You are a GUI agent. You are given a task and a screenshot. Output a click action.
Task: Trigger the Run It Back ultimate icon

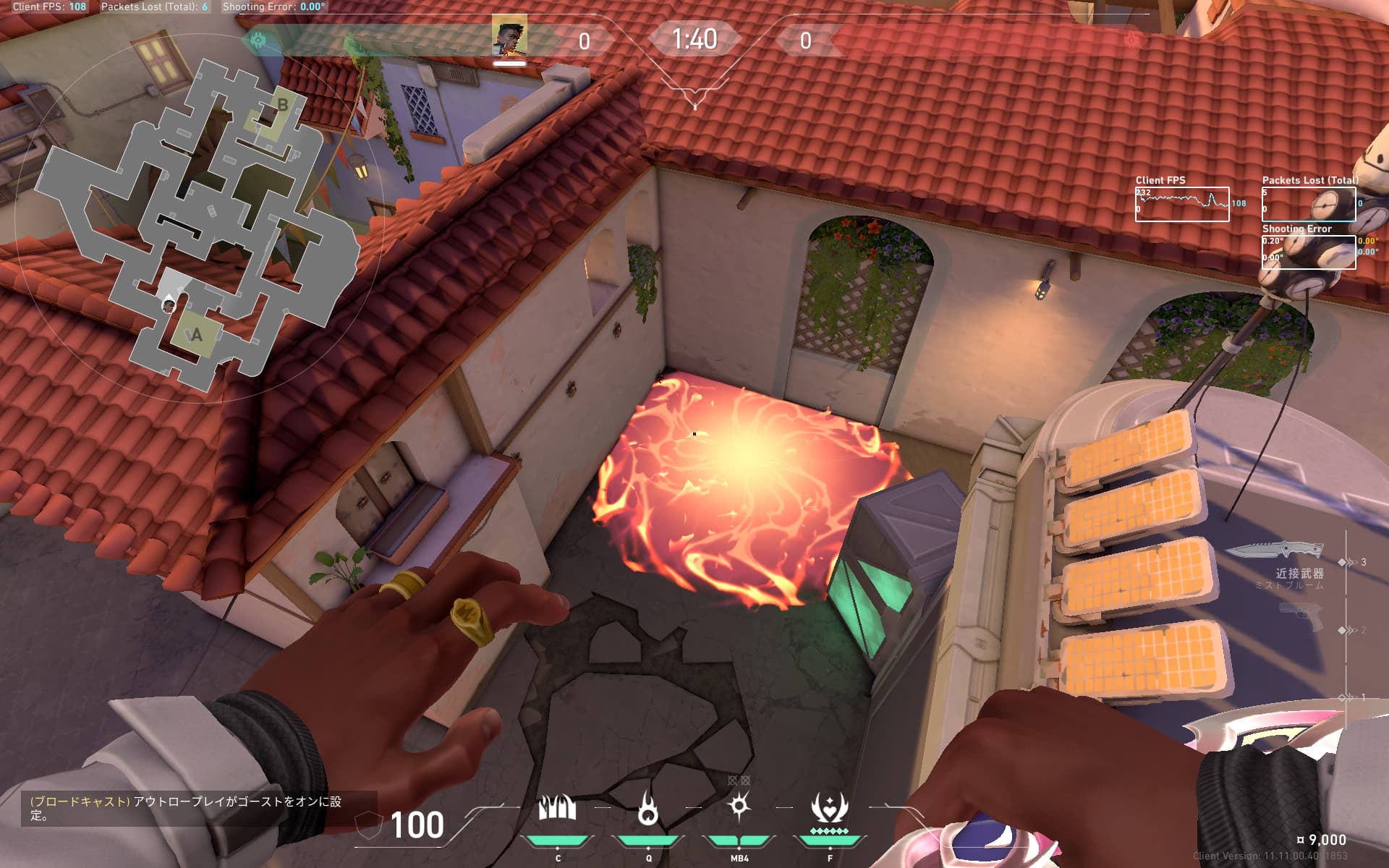pyautogui.click(x=829, y=809)
